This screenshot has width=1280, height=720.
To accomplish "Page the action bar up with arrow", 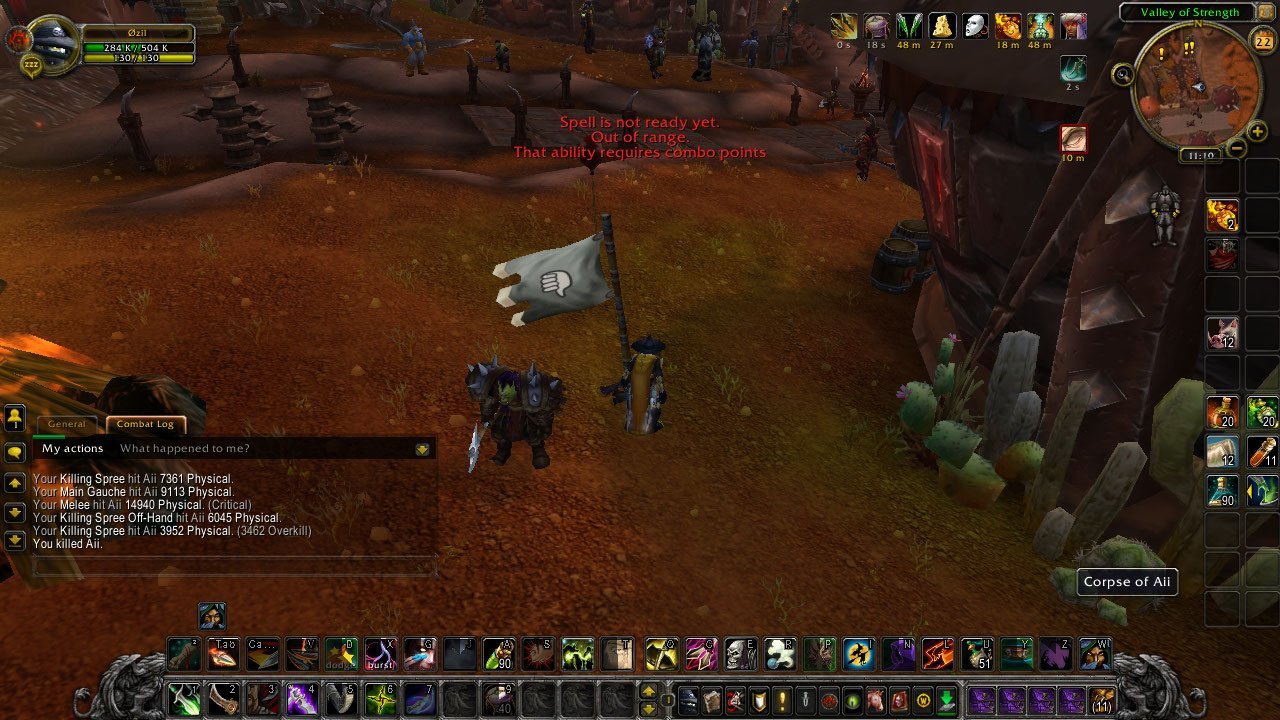I will (x=648, y=691).
